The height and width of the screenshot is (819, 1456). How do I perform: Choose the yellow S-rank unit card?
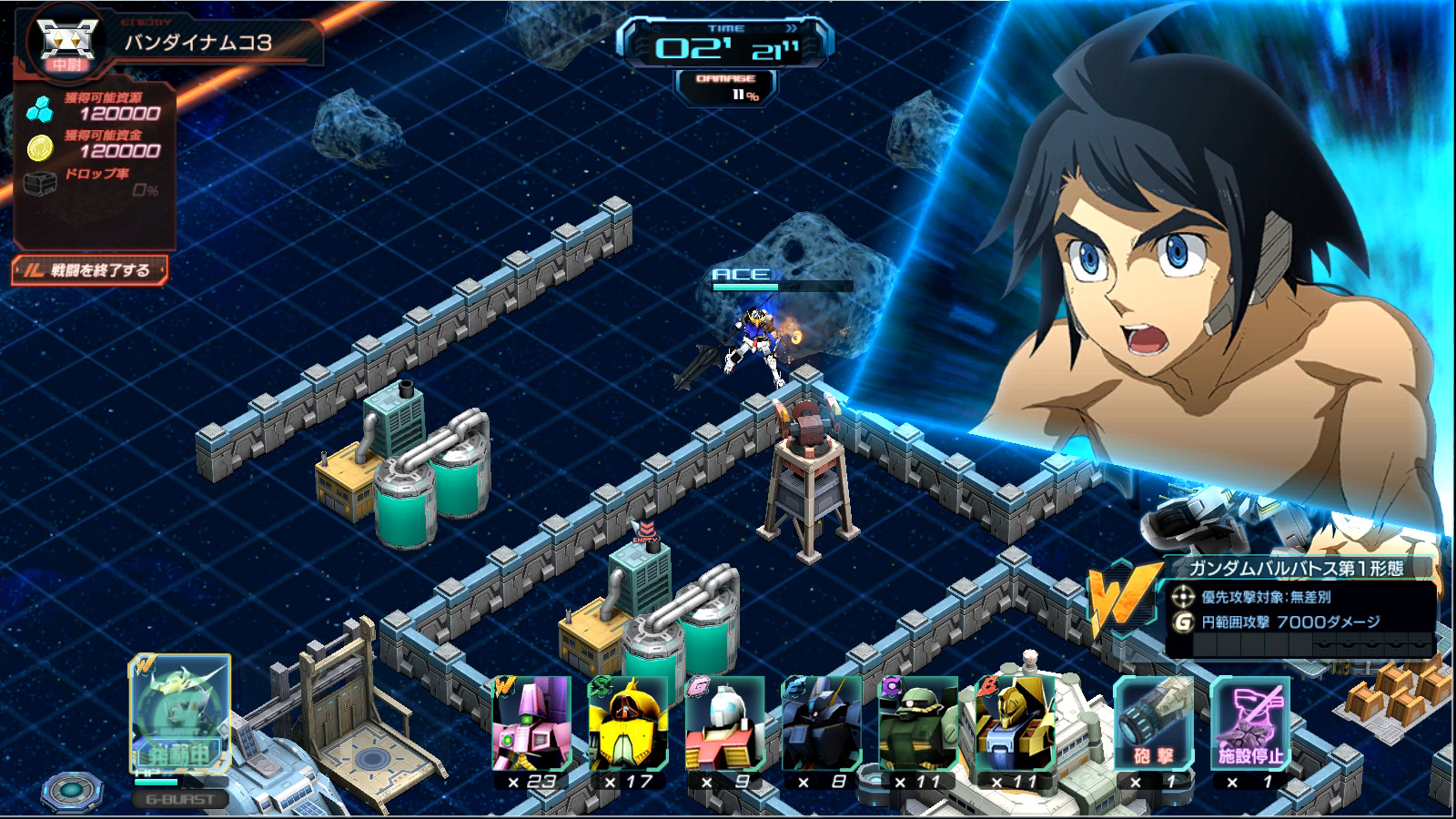pos(628,725)
